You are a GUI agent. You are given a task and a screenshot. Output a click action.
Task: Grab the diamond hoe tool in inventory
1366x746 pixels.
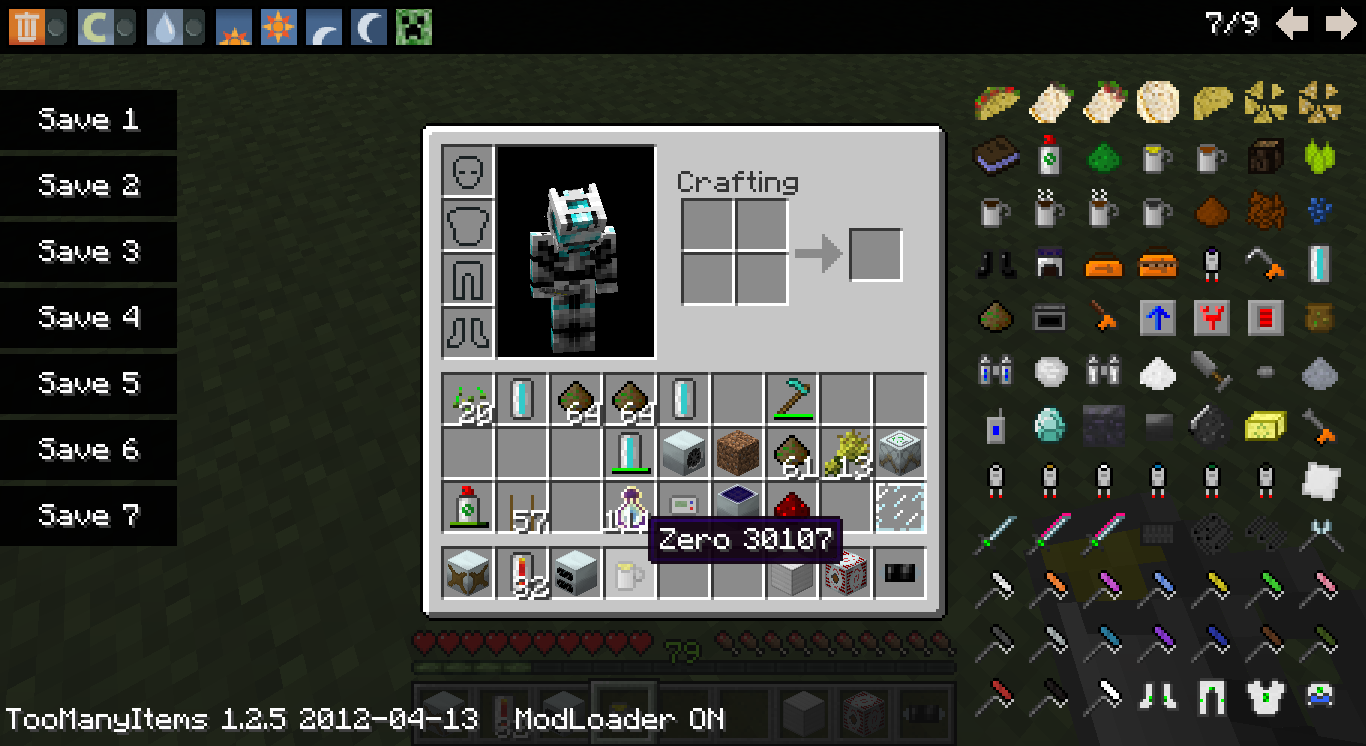pyautogui.click(x=792, y=399)
